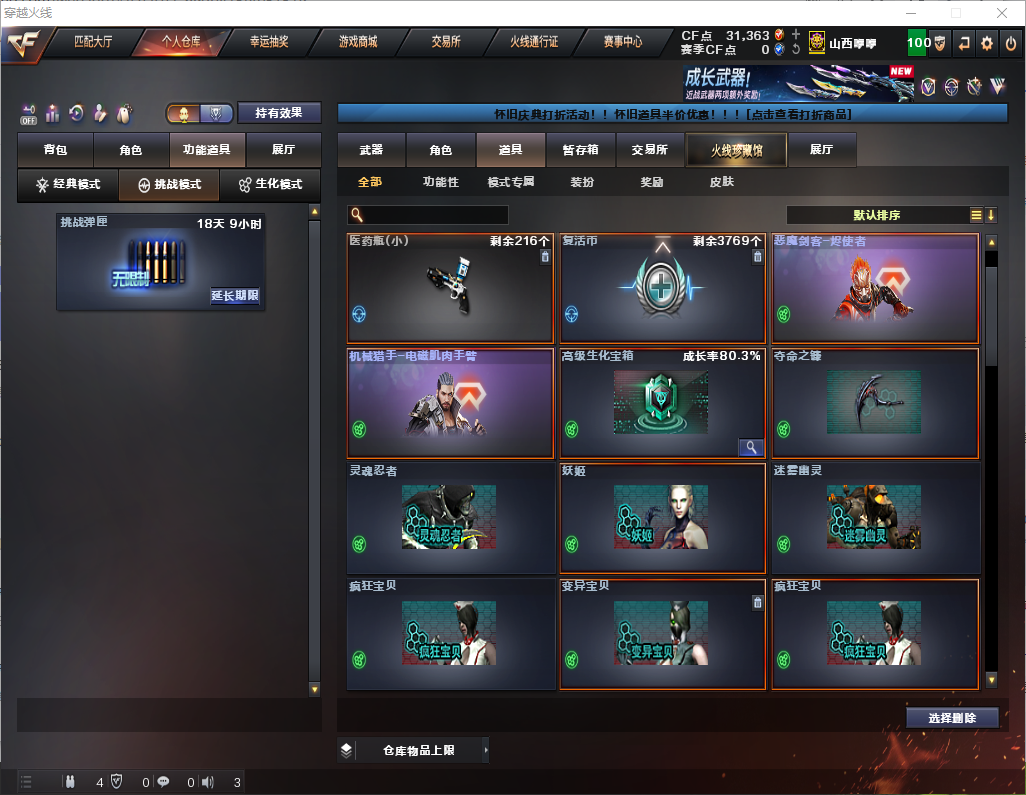Open the 交易所 in the top menu

446,42
